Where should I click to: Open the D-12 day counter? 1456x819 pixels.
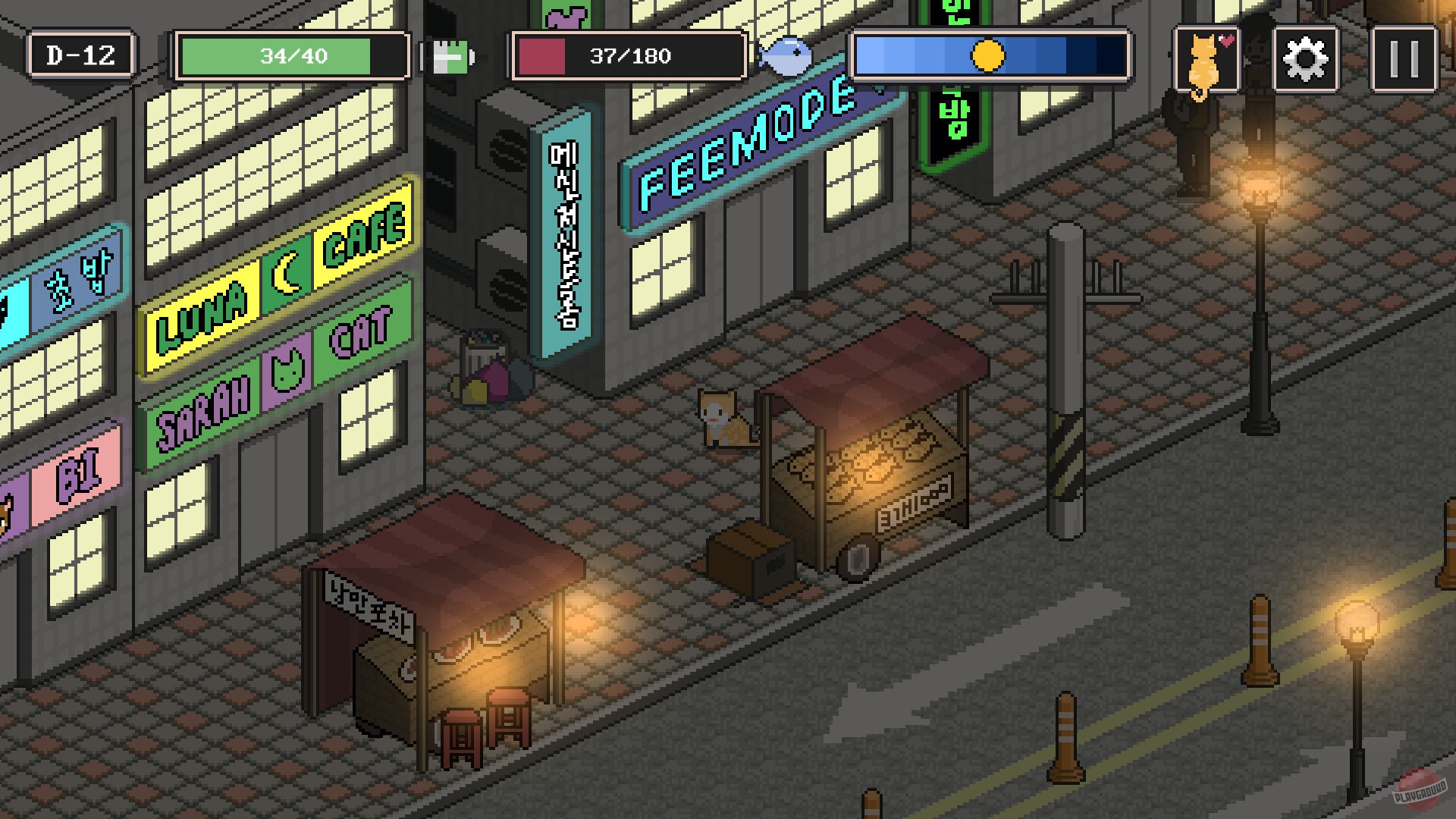coord(80,53)
